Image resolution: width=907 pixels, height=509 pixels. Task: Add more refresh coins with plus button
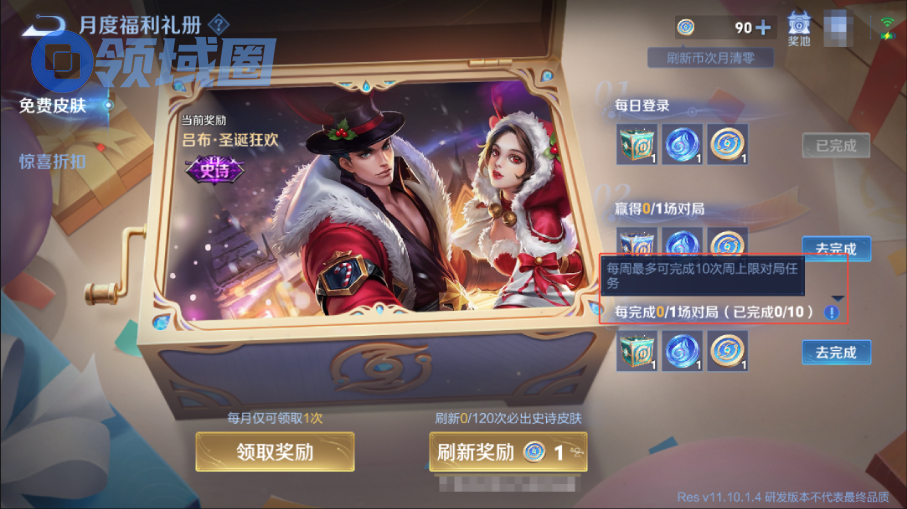pyautogui.click(x=763, y=27)
